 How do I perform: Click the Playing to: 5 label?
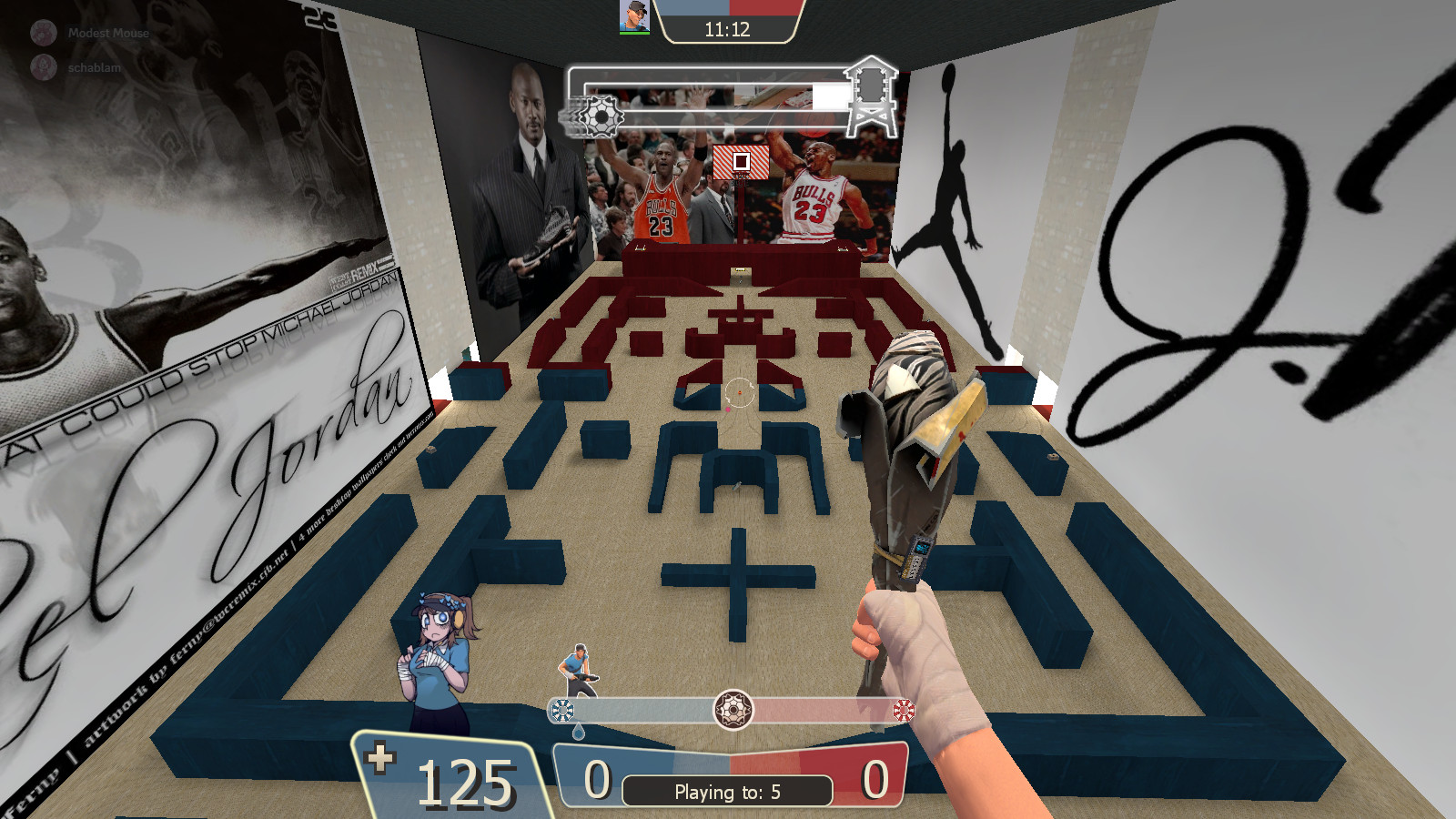click(x=728, y=792)
